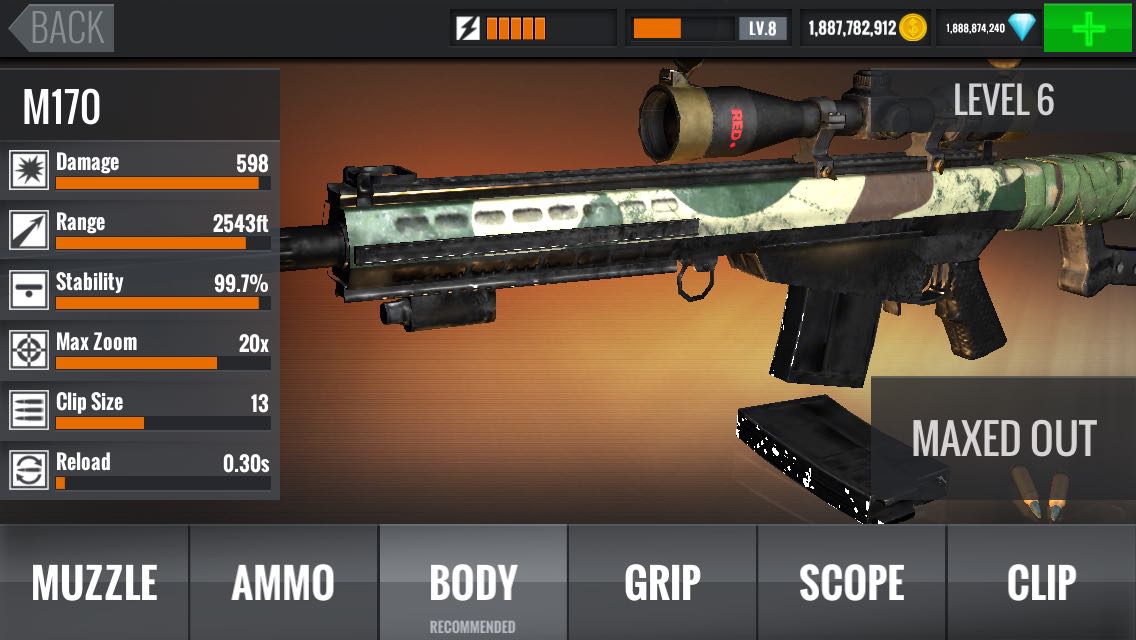Tap the green plus to buy currency

click(x=1088, y=28)
